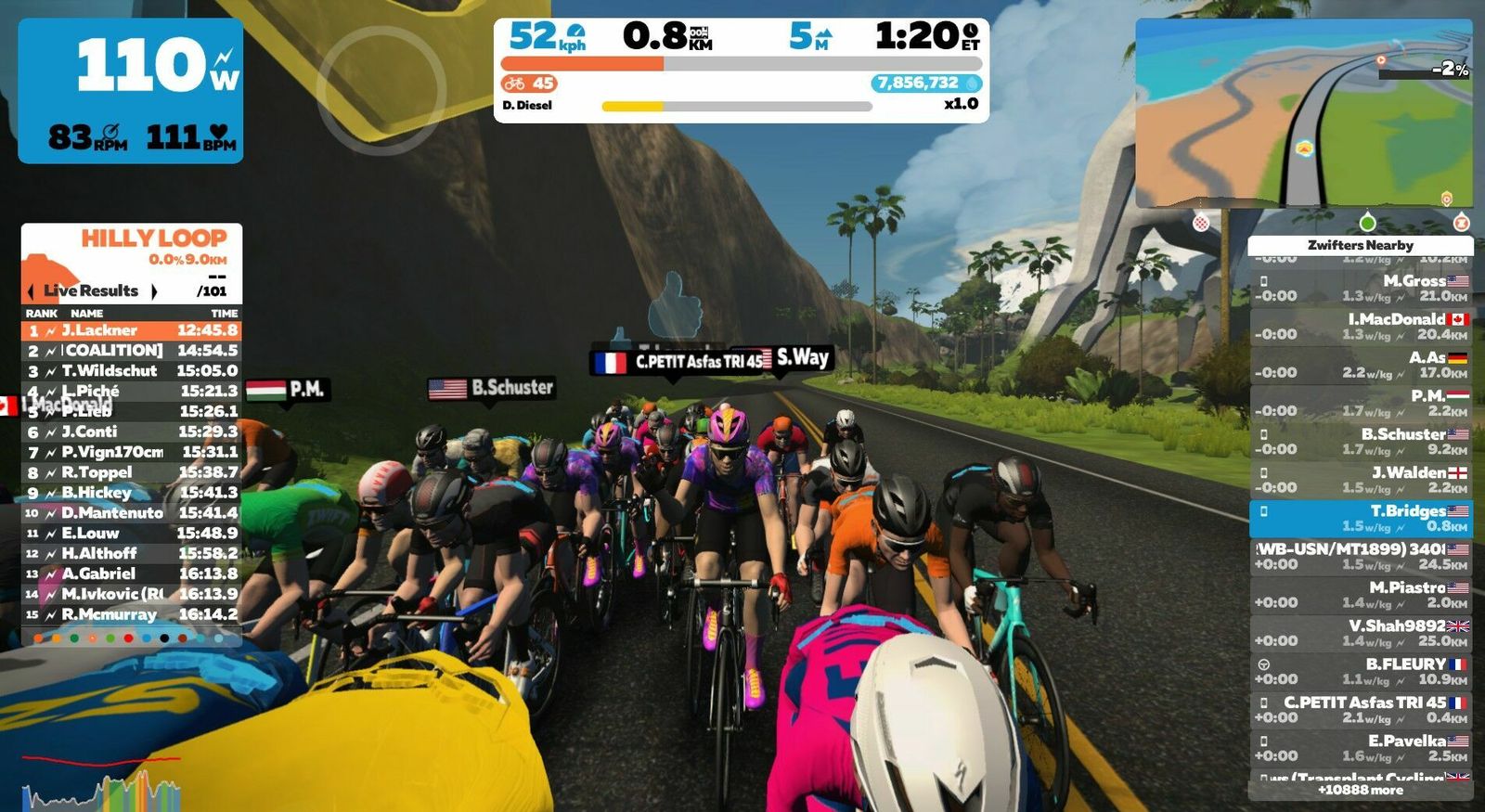Select the highlighted T.Bridges row

click(x=1360, y=518)
